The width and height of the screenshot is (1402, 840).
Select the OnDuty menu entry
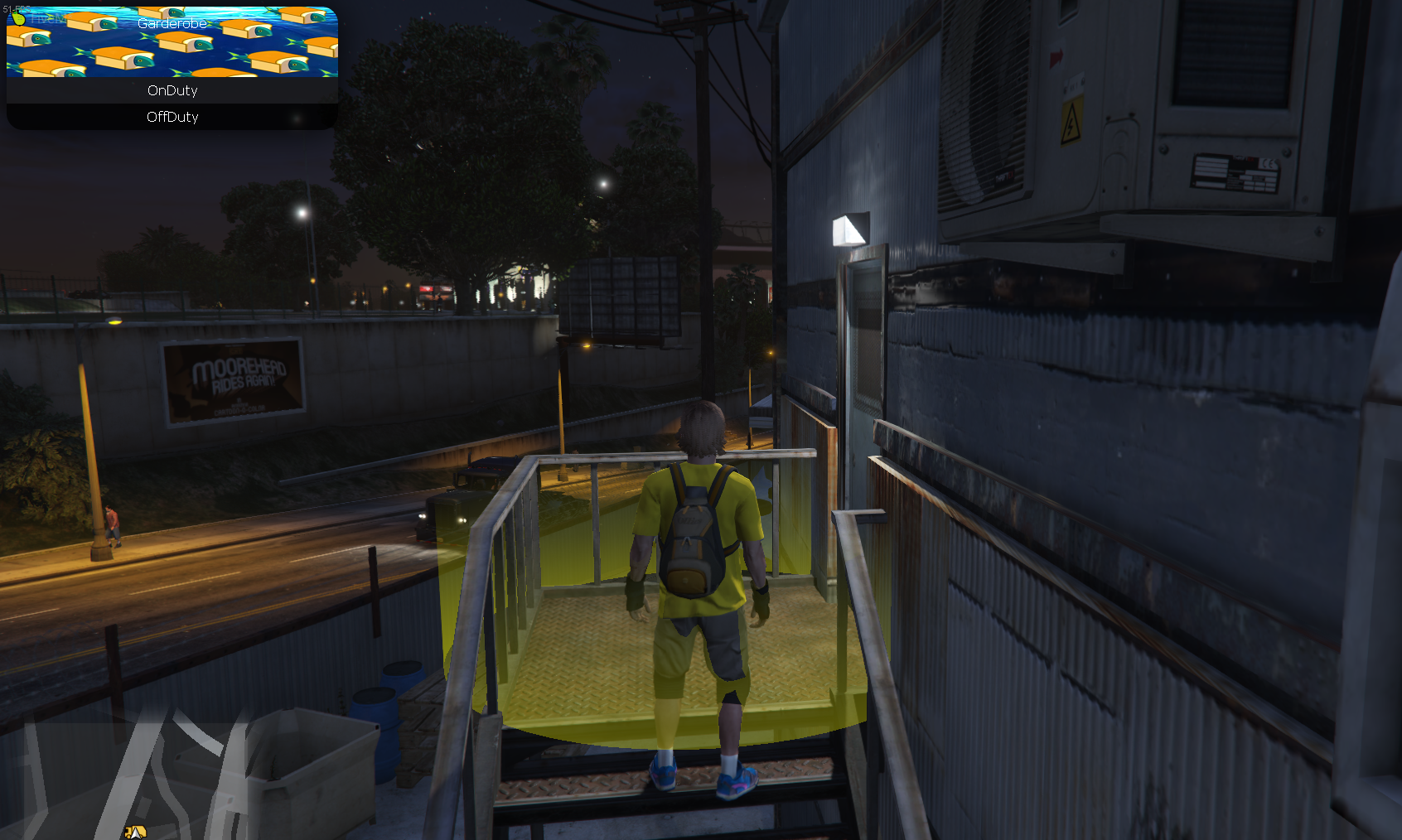coord(172,90)
